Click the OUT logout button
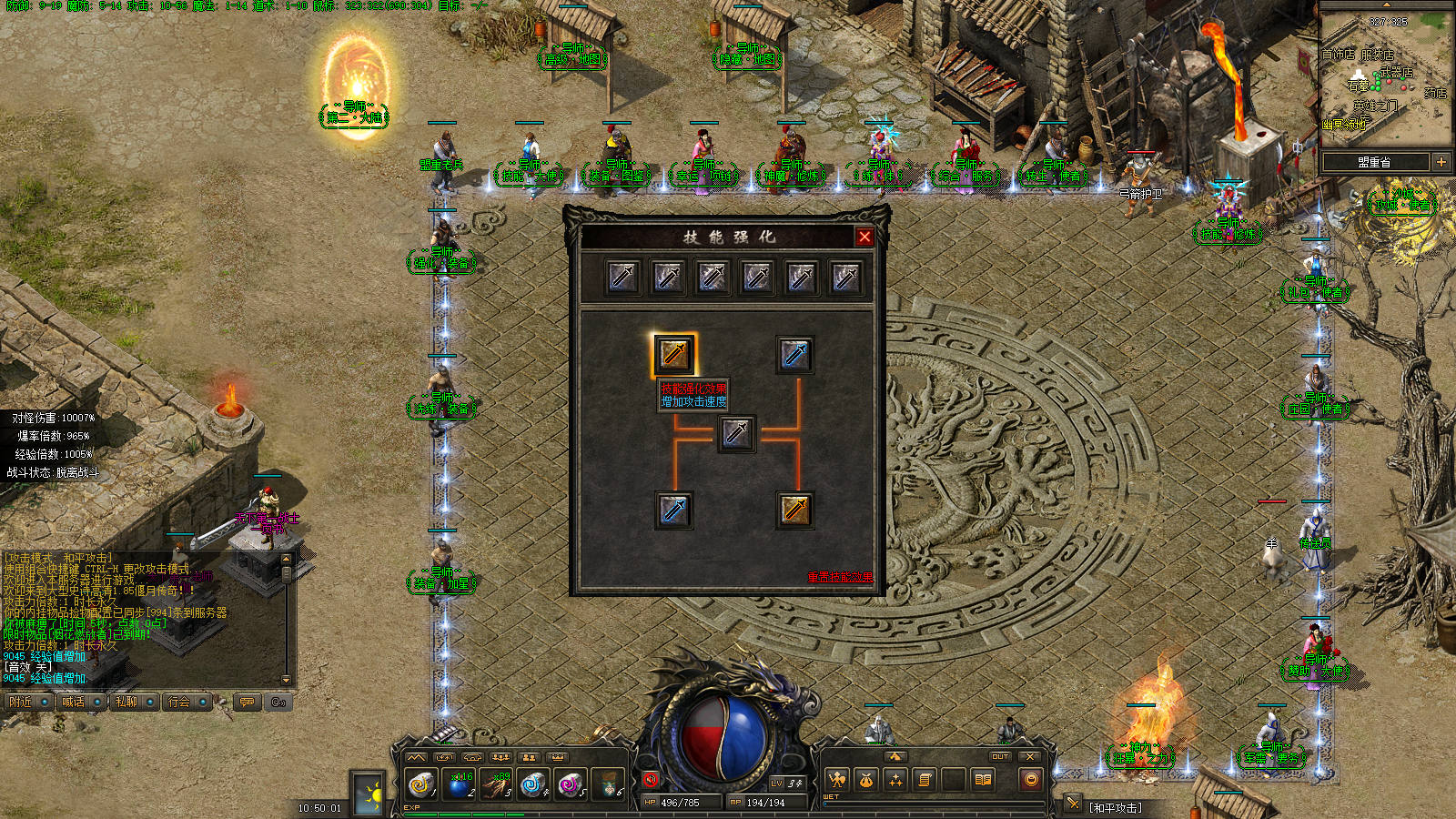The width and height of the screenshot is (1456, 819). pos(1000,756)
